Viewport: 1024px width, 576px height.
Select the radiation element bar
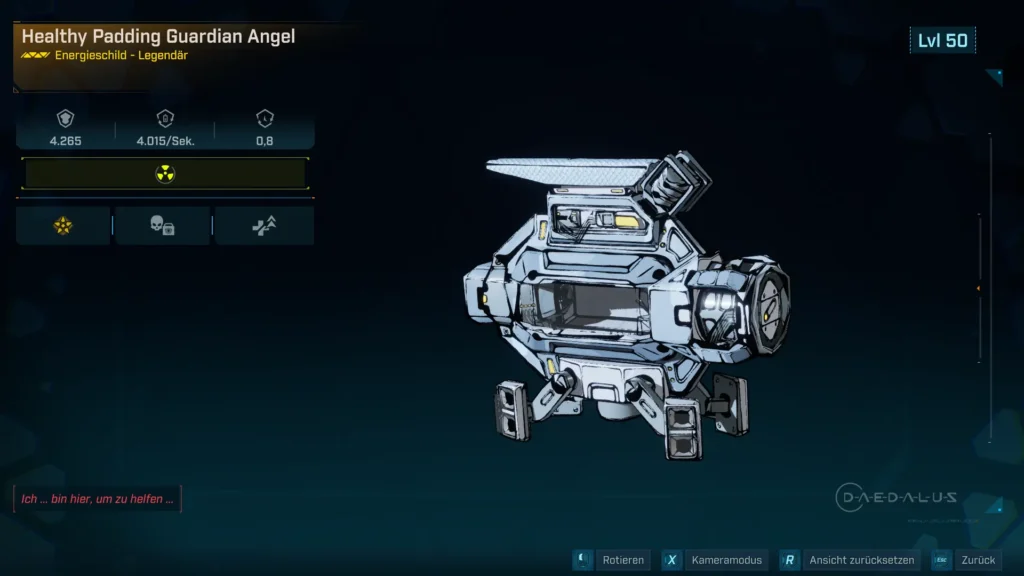point(165,174)
